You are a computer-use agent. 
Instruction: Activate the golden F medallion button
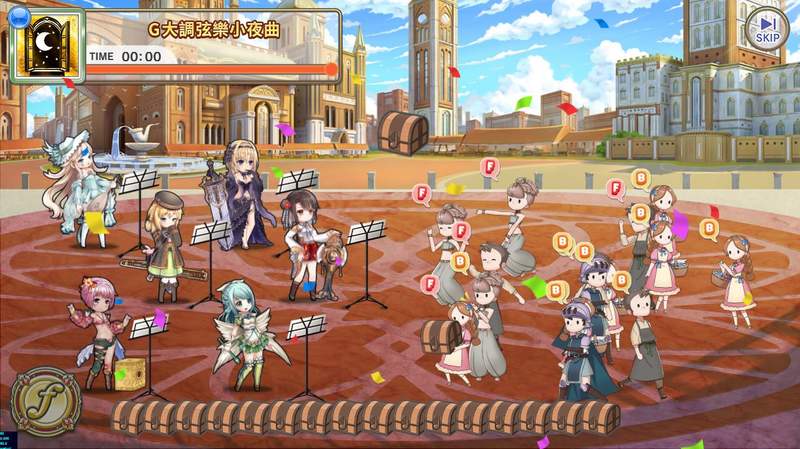[x=47, y=399]
